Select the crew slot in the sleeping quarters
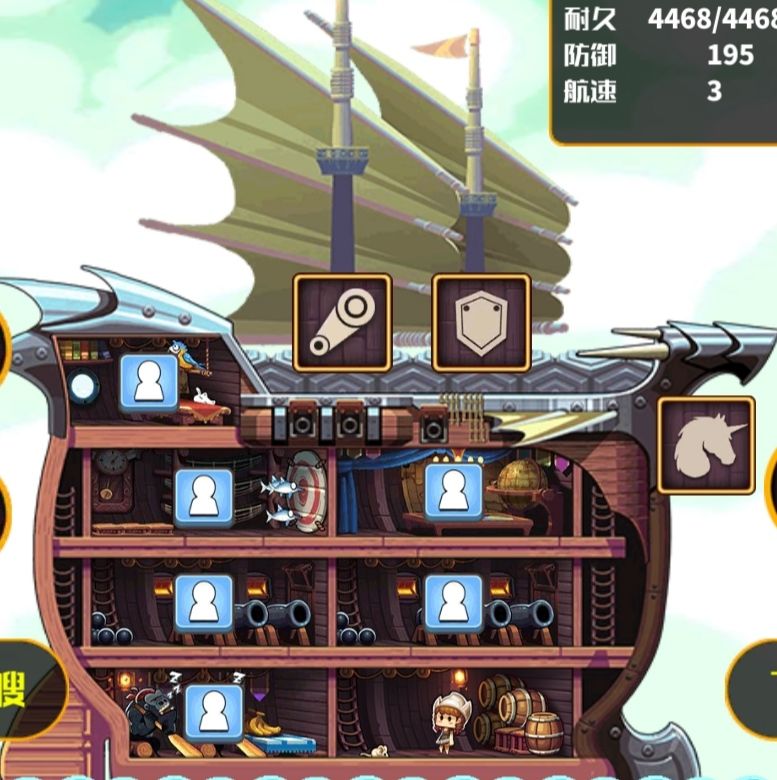Viewport: 777px width, 780px height. click(214, 712)
